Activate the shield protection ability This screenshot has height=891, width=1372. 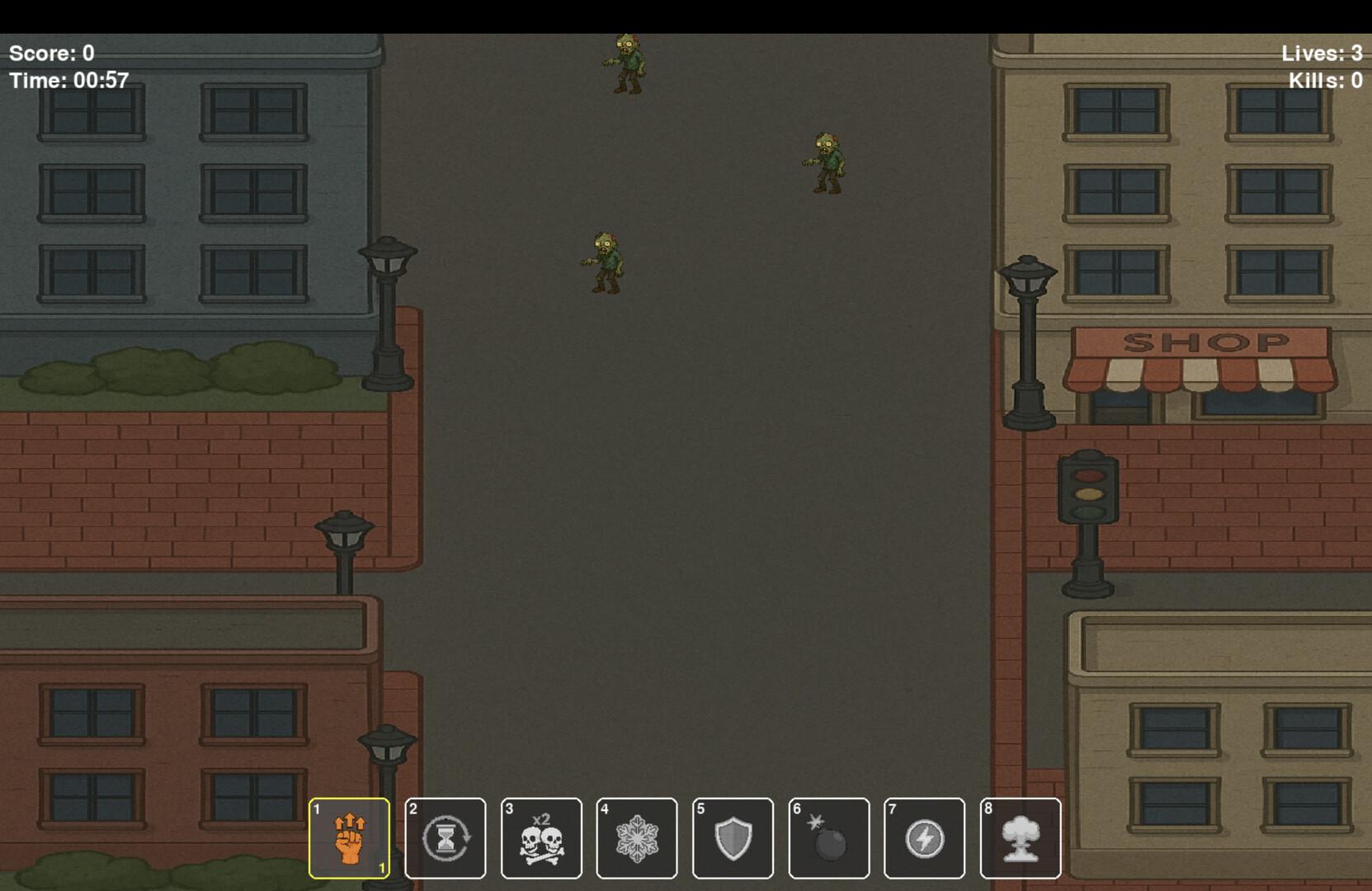733,837
